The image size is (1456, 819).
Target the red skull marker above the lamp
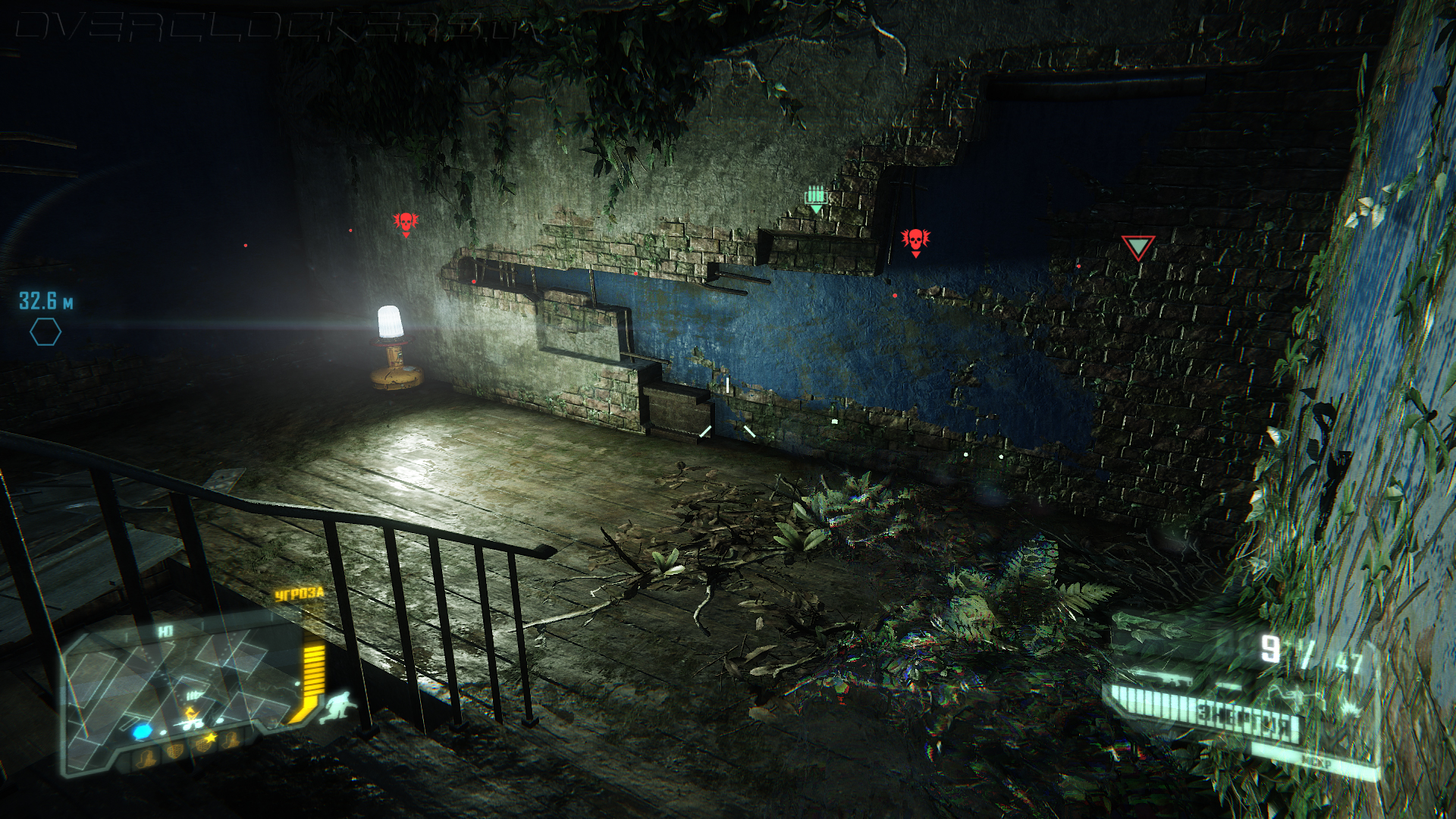tap(406, 223)
